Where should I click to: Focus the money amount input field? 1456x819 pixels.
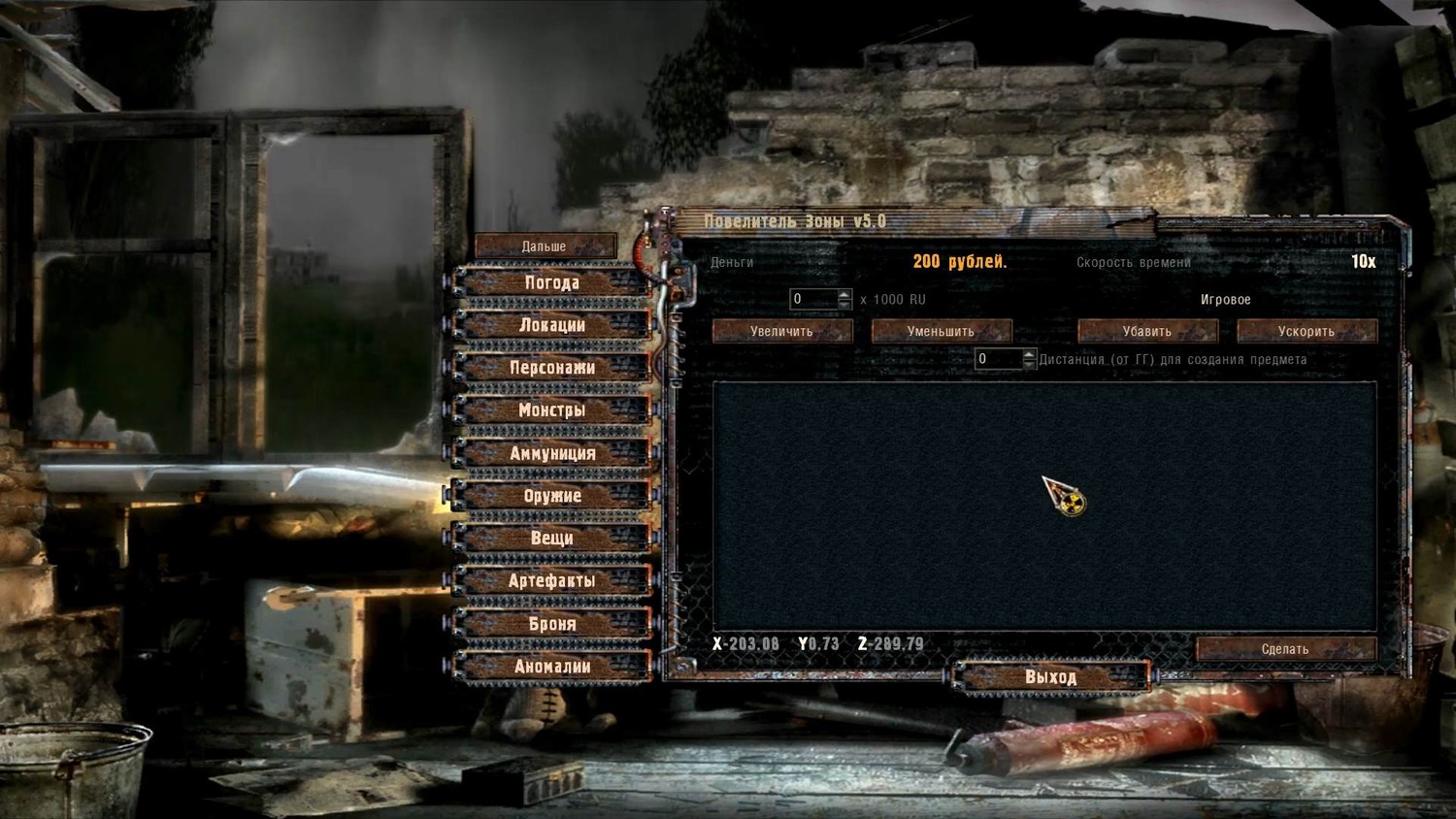(x=812, y=300)
